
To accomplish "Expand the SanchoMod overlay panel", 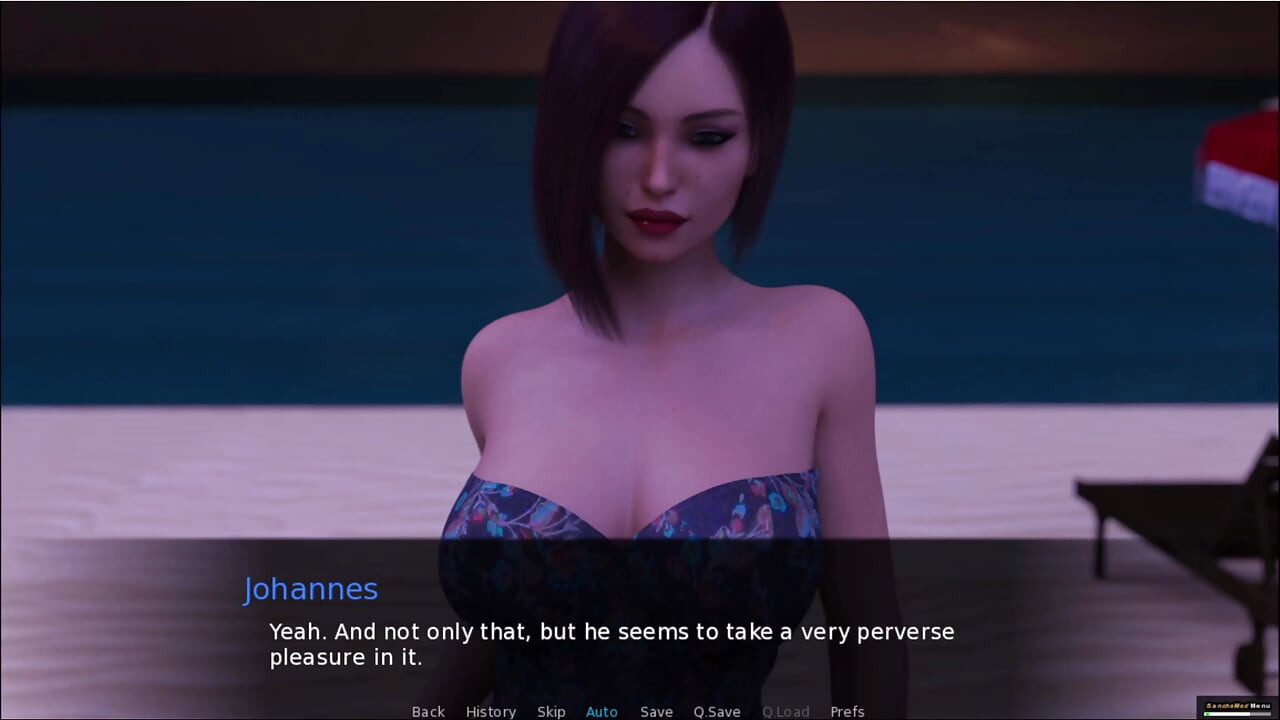I will 1238,706.
